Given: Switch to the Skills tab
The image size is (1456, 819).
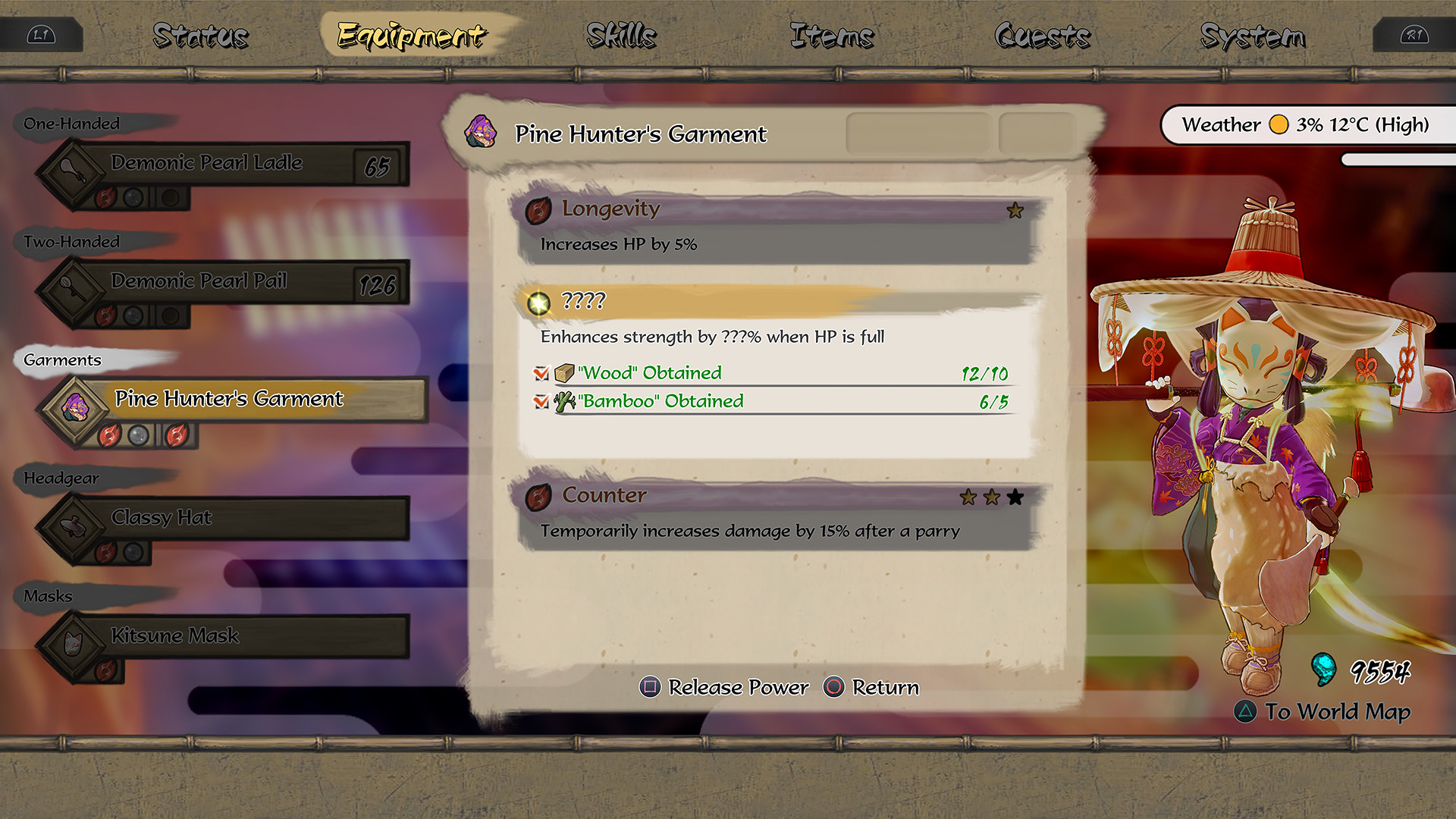Looking at the screenshot, I should tap(620, 35).
